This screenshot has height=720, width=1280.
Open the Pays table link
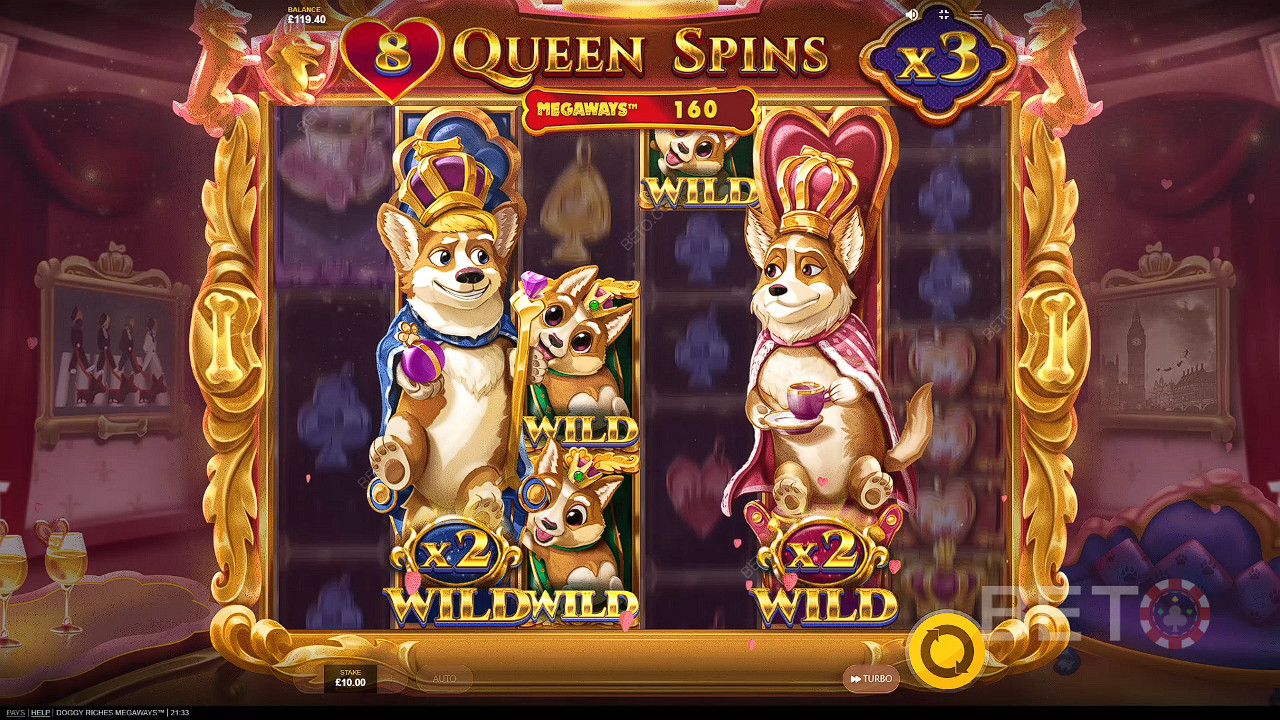(x=15, y=713)
